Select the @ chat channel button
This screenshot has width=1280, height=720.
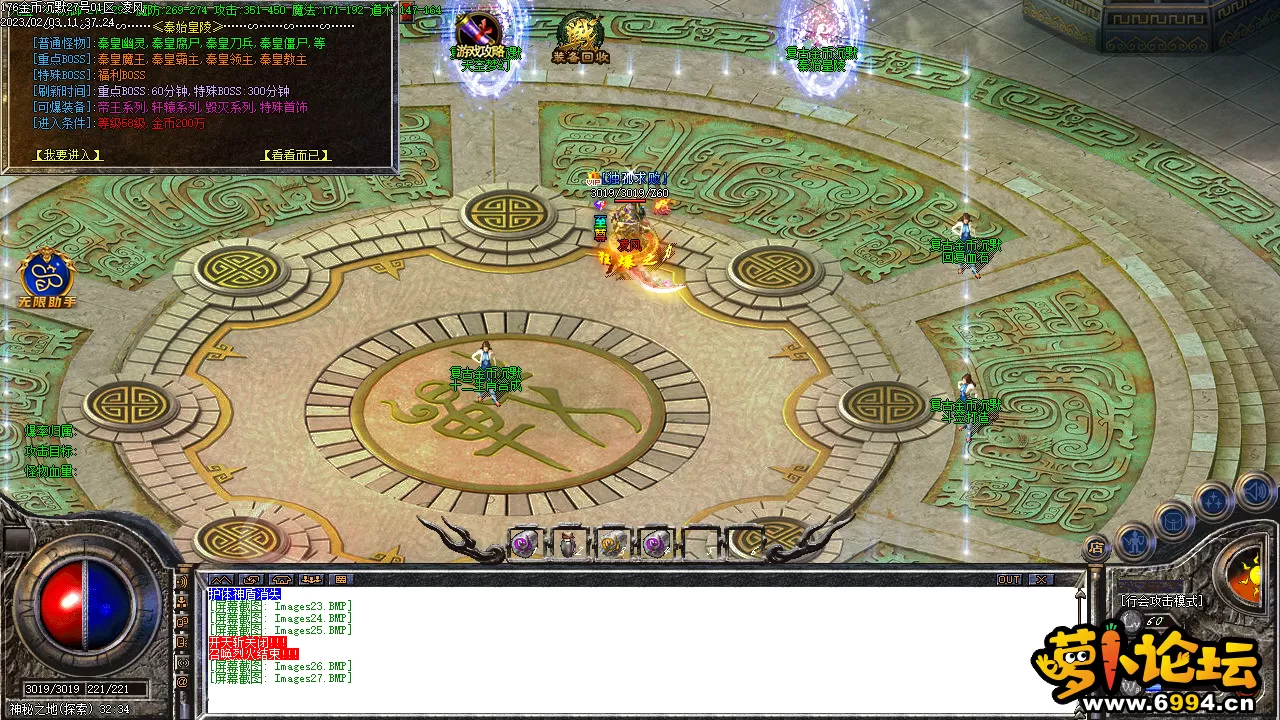pos(182,682)
